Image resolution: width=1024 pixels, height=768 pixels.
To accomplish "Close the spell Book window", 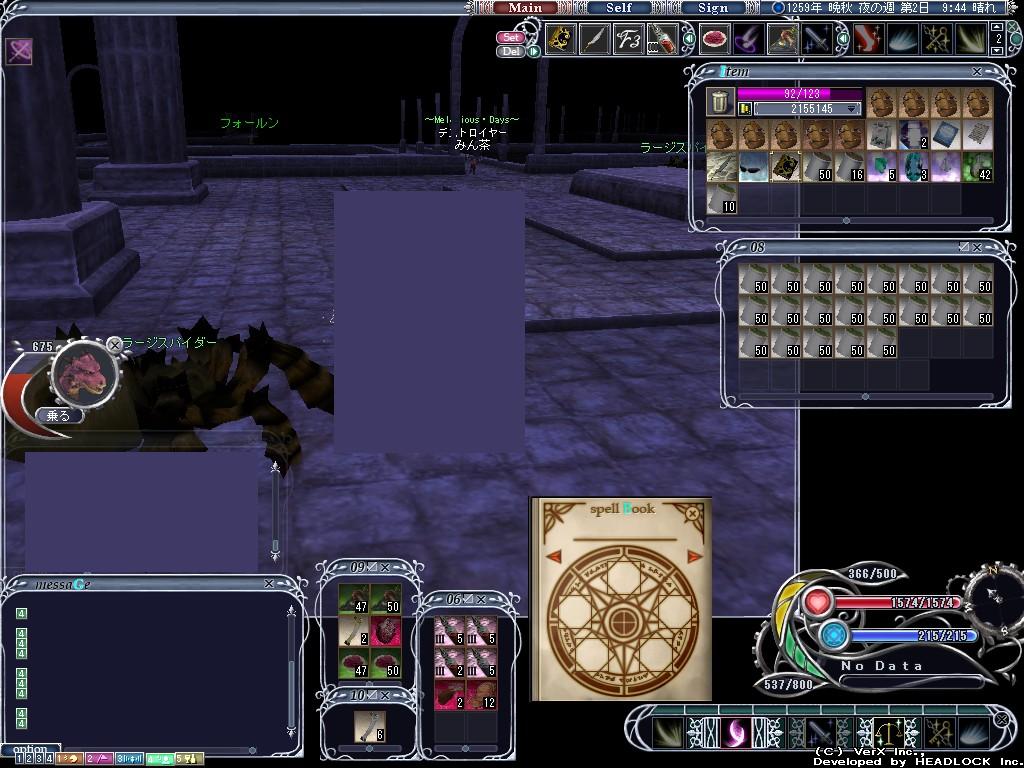I will pyautogui.click(x=692, y=514).
